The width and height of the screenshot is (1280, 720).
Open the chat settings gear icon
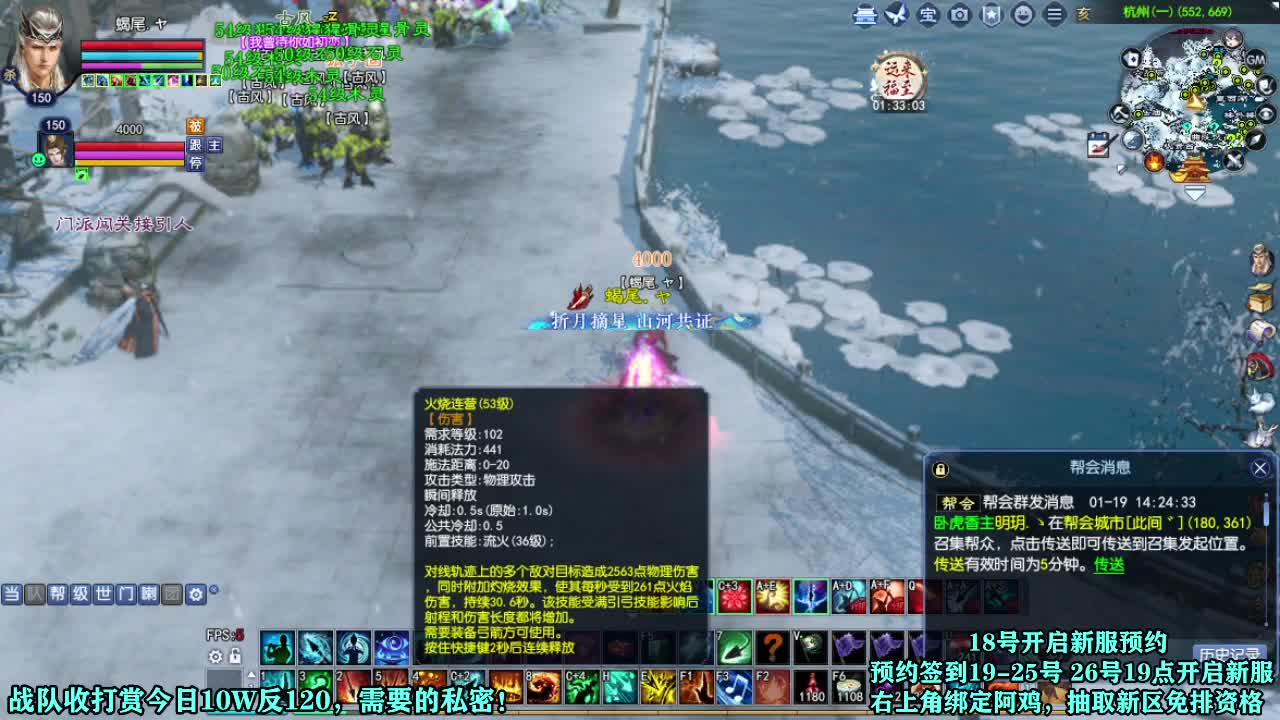point(196,594)
